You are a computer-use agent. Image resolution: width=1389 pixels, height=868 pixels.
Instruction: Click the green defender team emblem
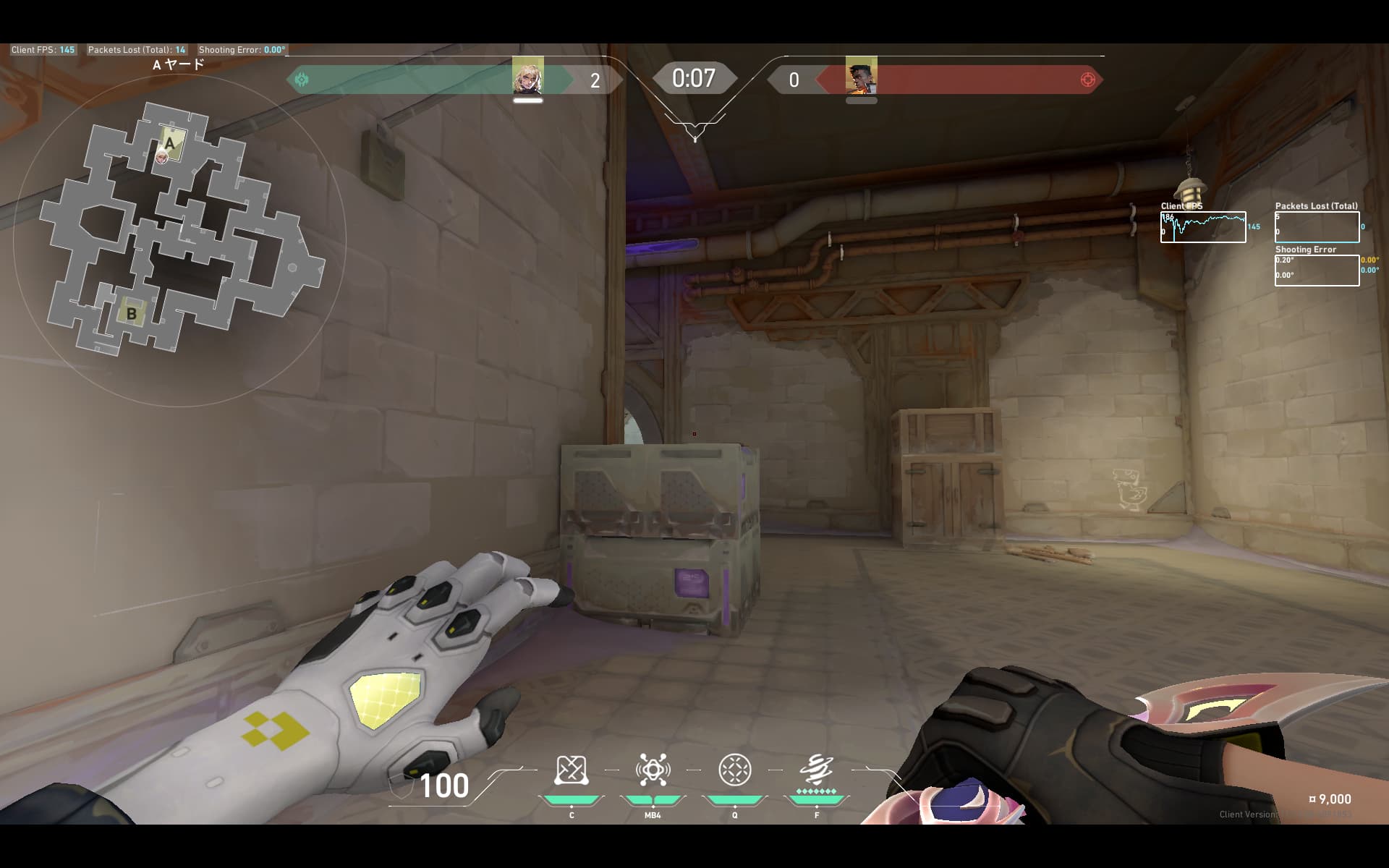pyautogui.click(x=302, y=80)
